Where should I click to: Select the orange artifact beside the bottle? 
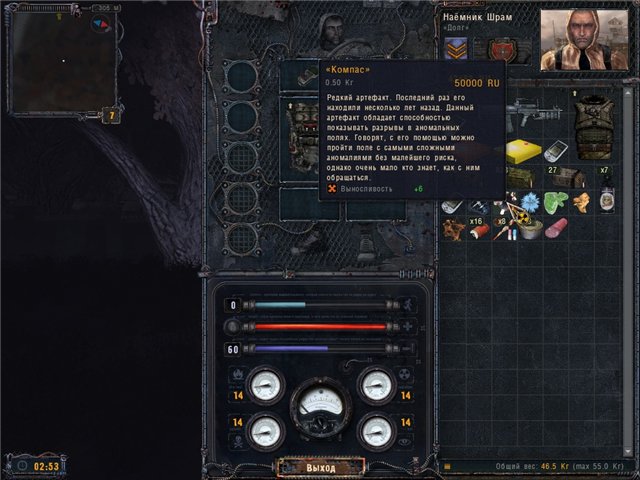click(581, 201)
